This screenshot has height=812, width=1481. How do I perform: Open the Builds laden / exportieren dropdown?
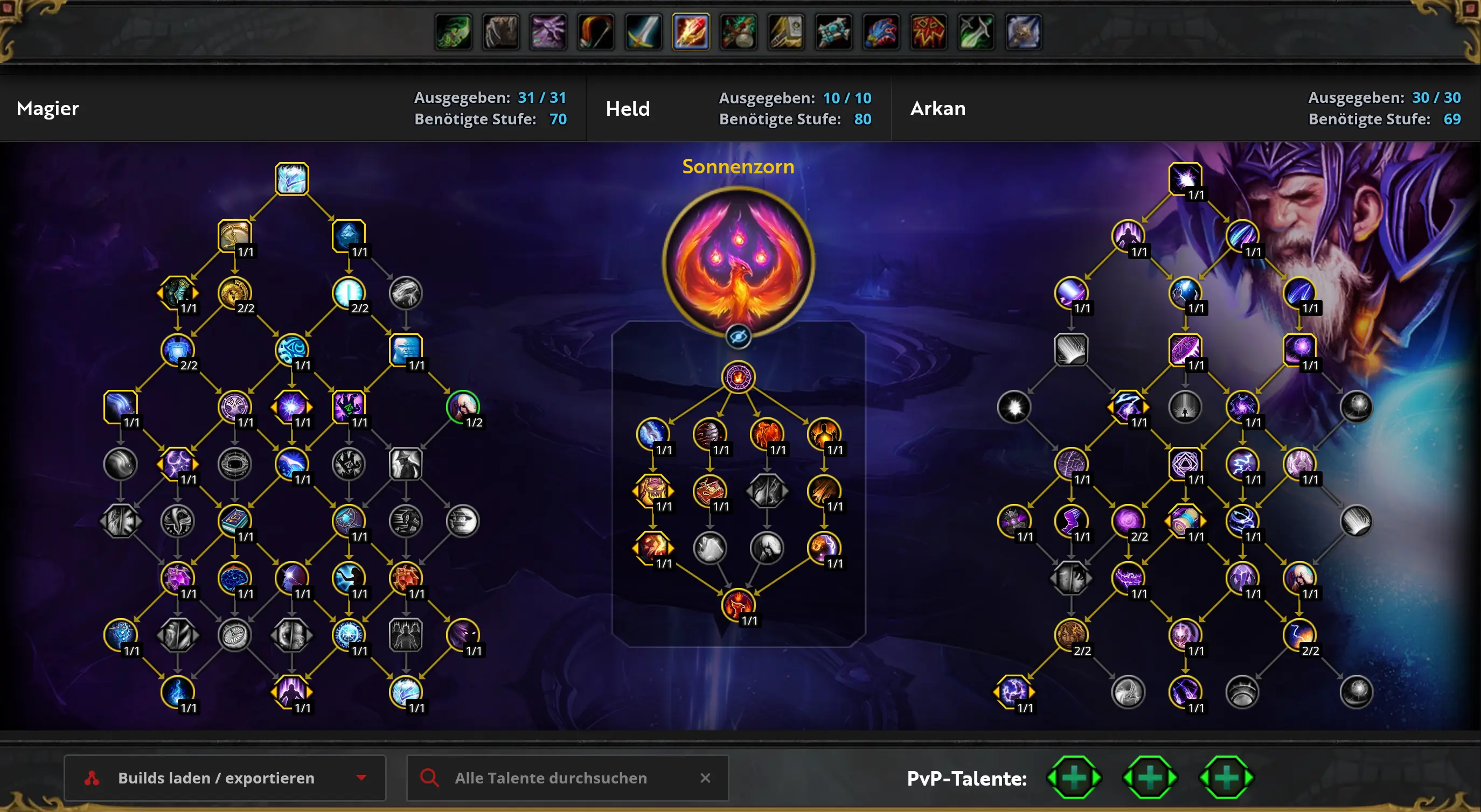coord(361,778)
